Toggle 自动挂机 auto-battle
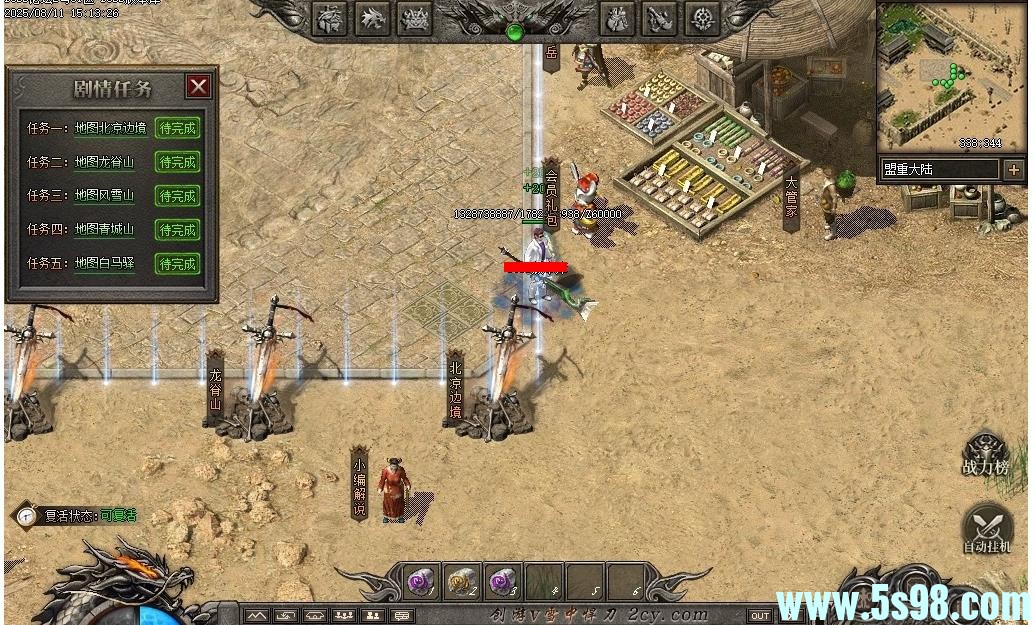Viewport: 1035px width, 625px height. 987,530
